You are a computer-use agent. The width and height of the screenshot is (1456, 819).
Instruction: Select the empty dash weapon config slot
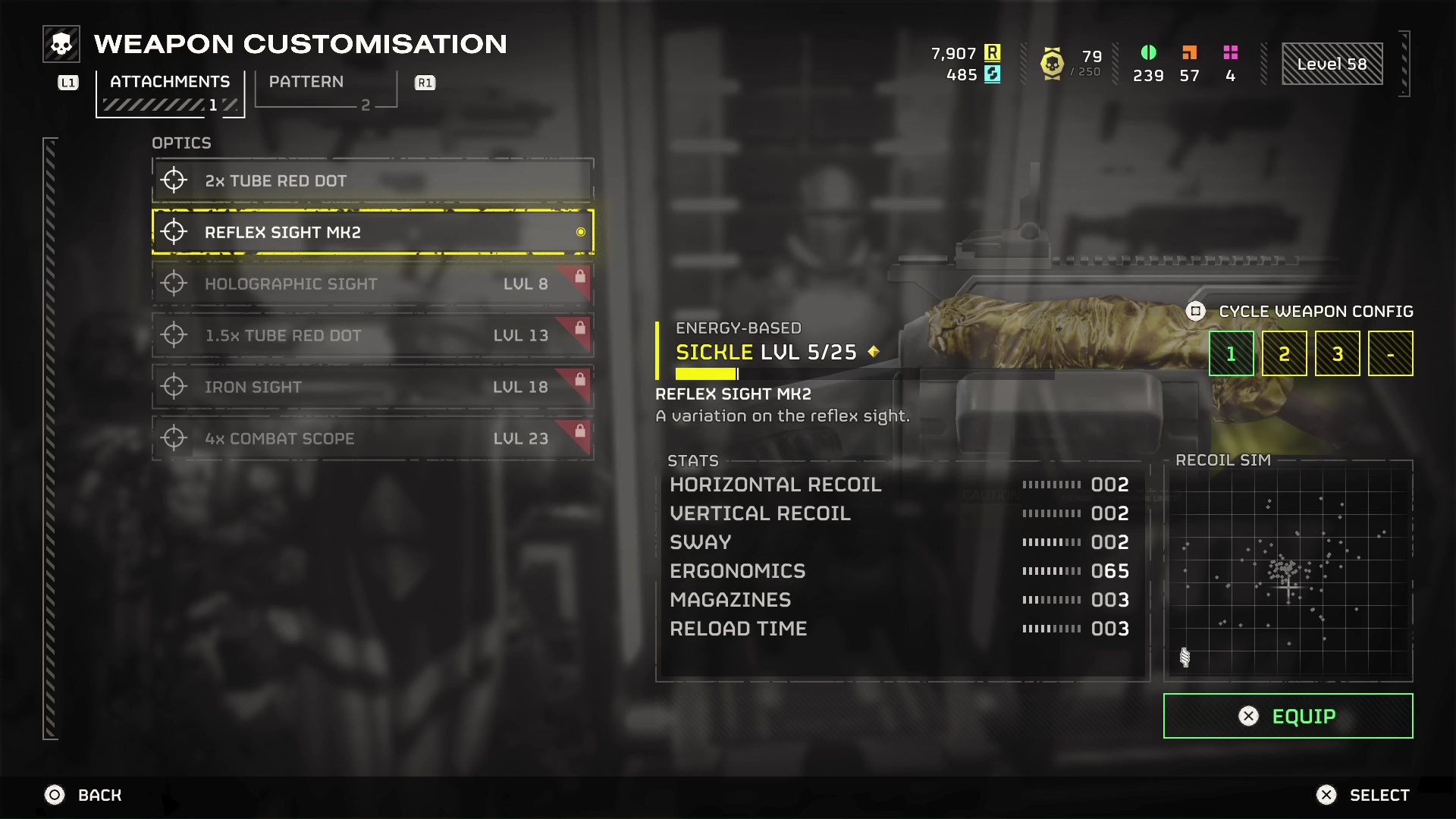tap(1390, 353)
